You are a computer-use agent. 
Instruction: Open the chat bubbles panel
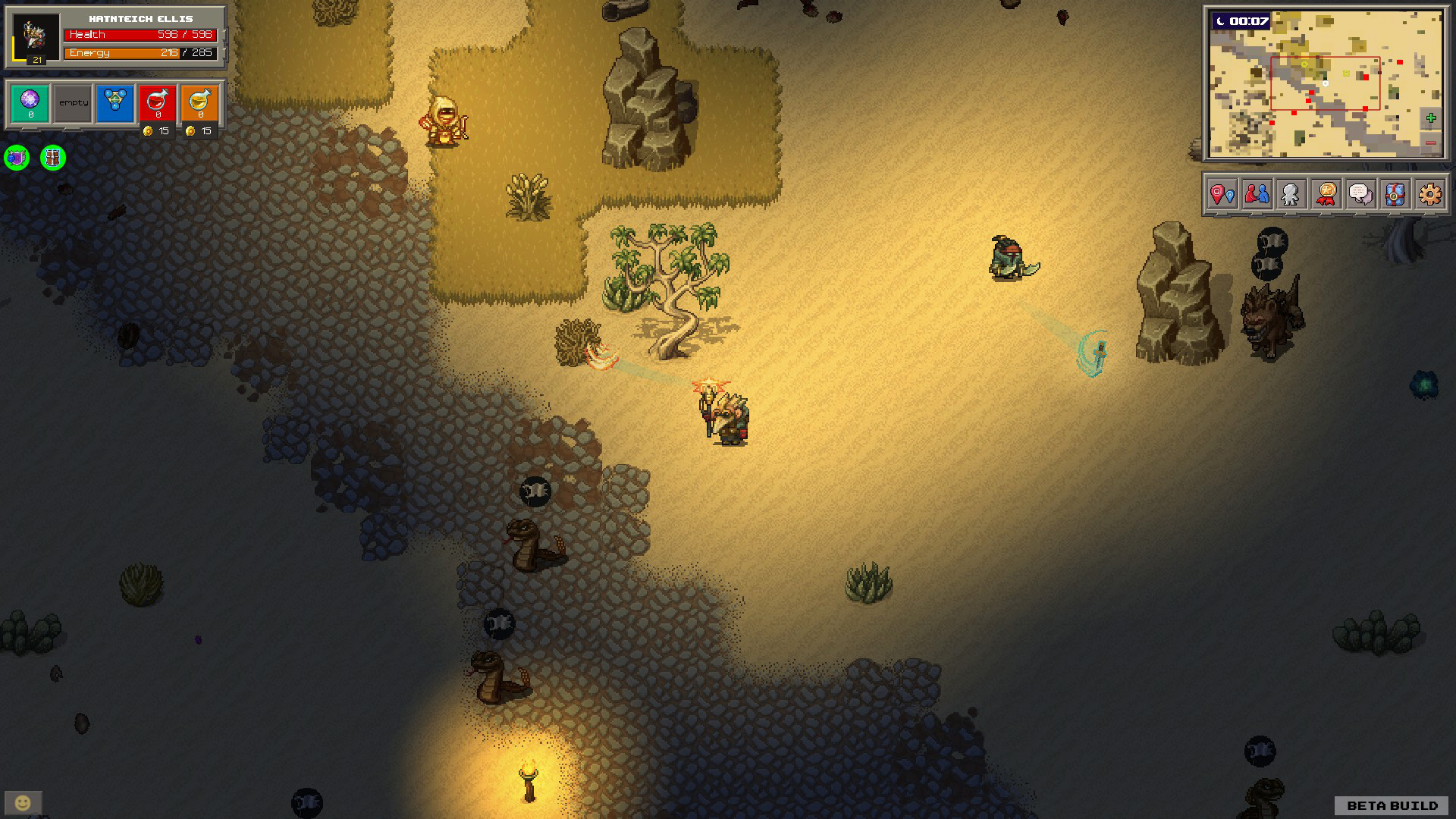pos(1360,196)
